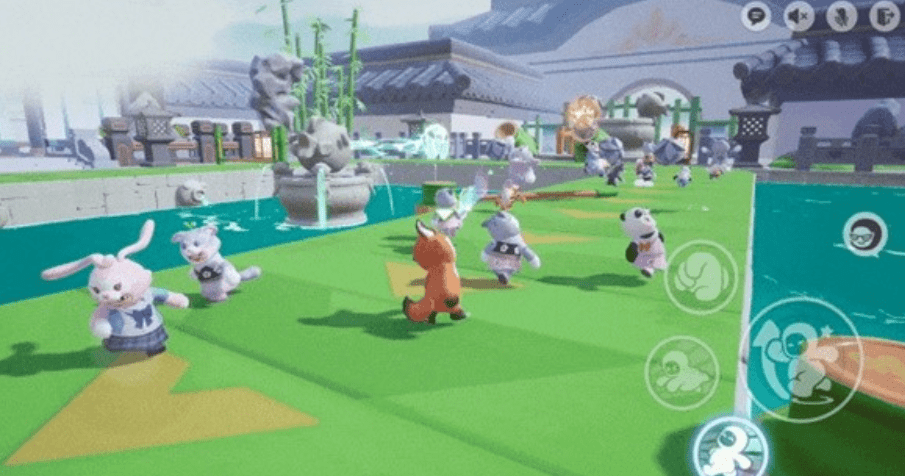Toggle the microphone button
This screenshot has width=905, height=476.
842,15
